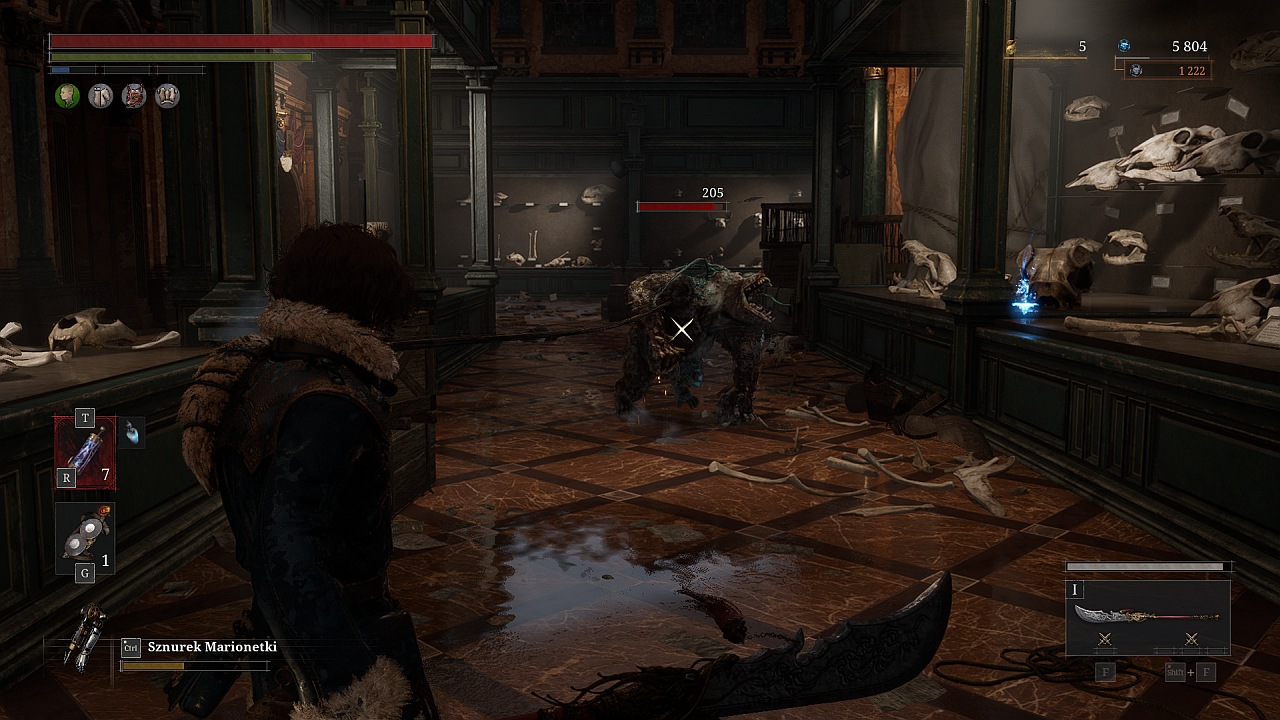Click the grey ribcage armor status icon
The width and height of the screenshot is (1280, 720).
coord(167,95)
